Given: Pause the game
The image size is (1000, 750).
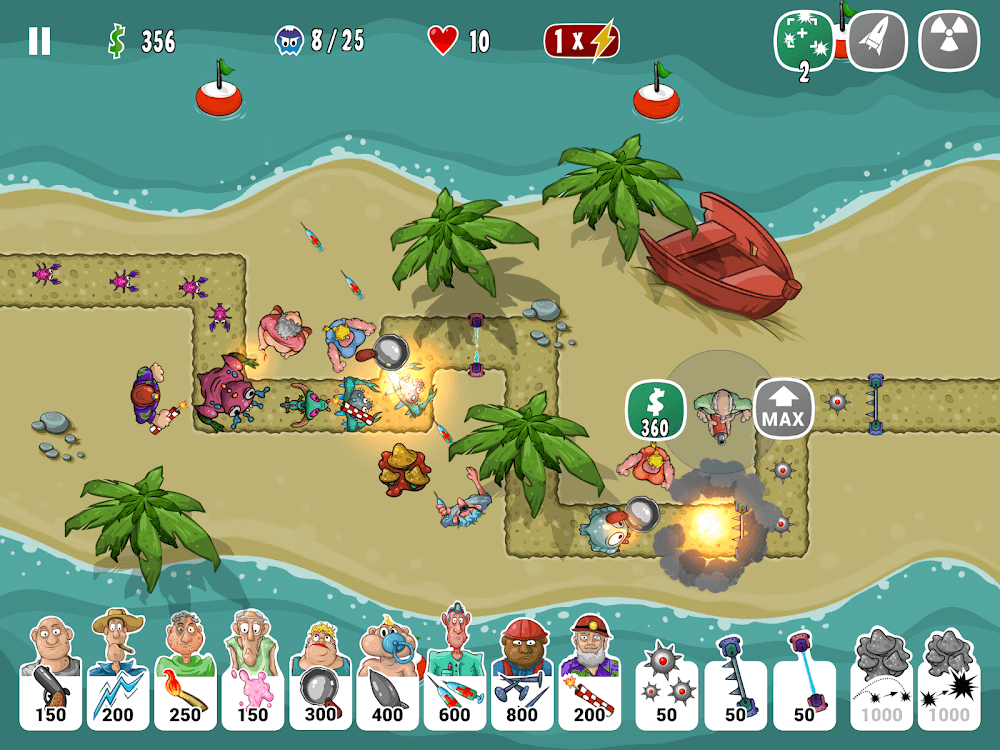Looking at the screenshot, I should pyautogui.click(x=39, y=41).
